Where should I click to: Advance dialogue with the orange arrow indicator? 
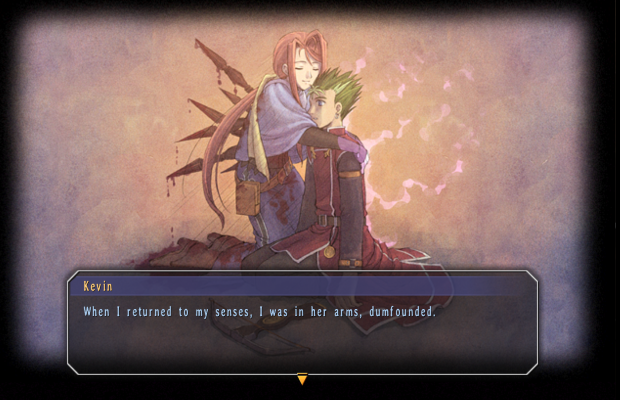coord(302,379)
